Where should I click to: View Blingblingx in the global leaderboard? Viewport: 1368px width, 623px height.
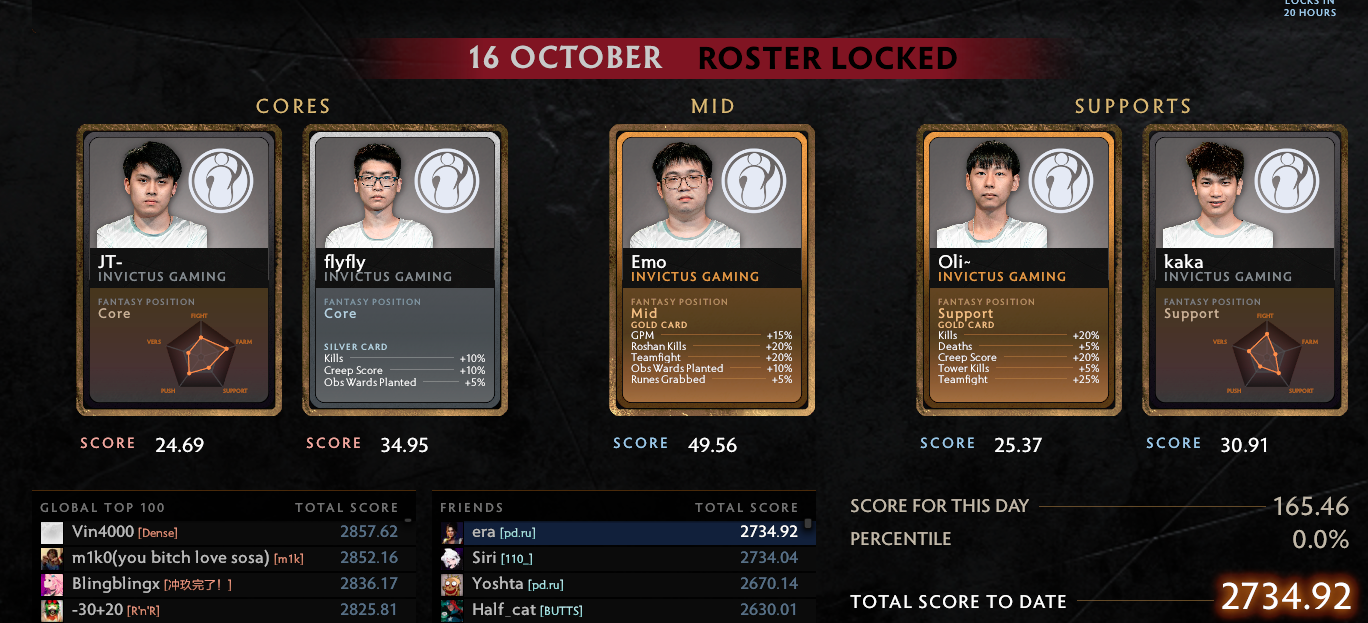click(x=220, y=584)
